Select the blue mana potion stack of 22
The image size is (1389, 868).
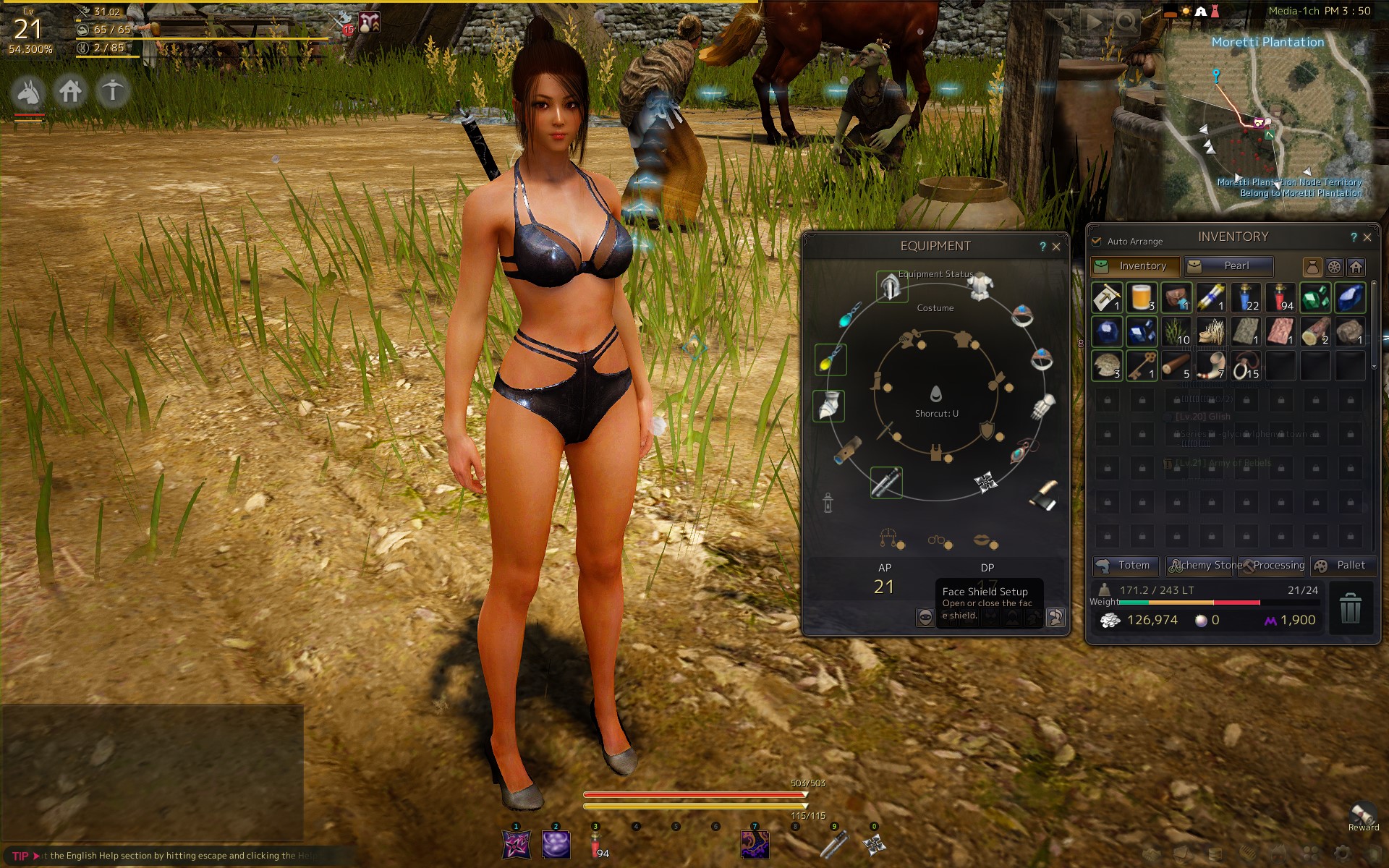point(1246,297)
